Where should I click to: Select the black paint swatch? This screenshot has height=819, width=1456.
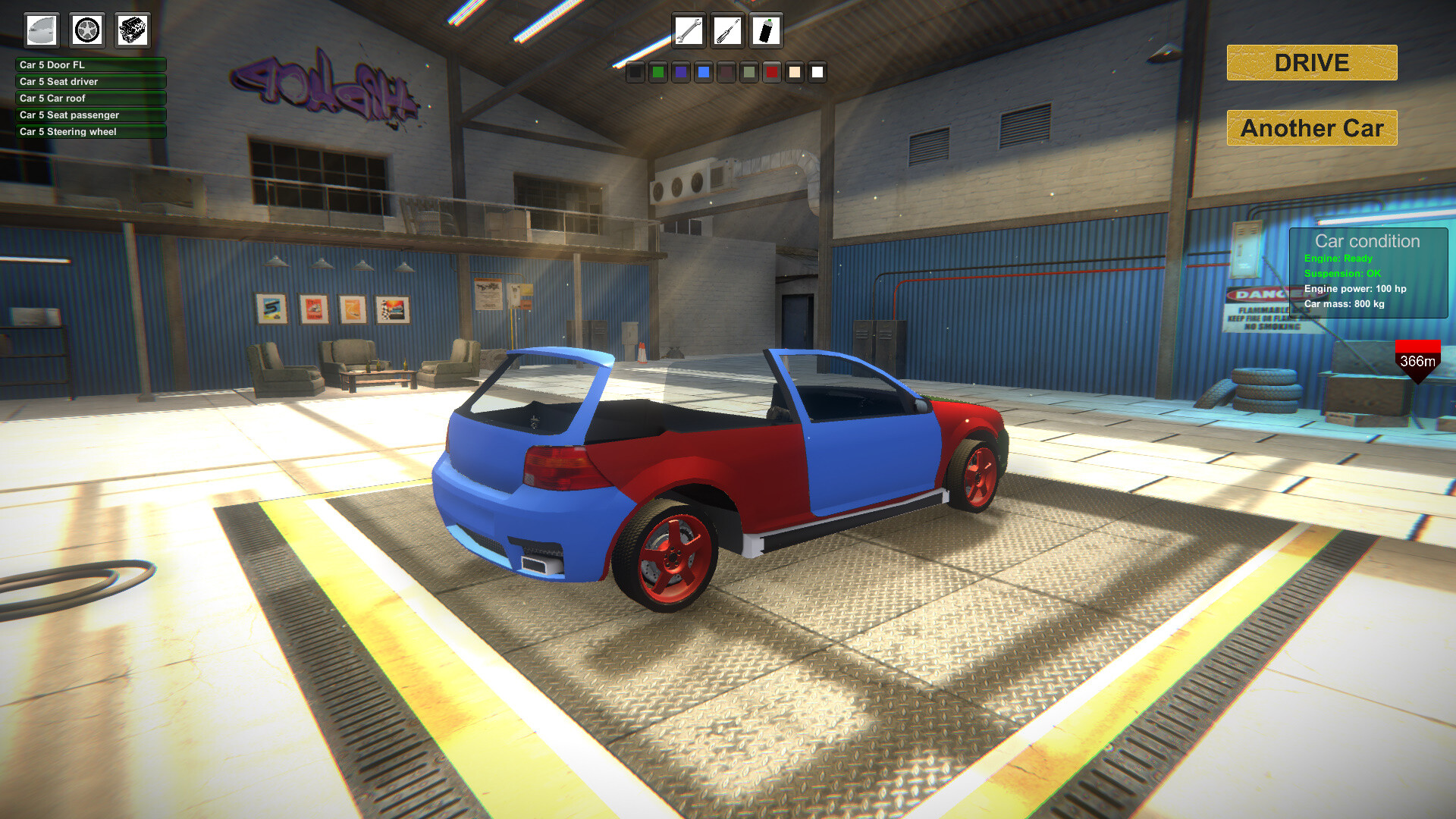[635, 73]
